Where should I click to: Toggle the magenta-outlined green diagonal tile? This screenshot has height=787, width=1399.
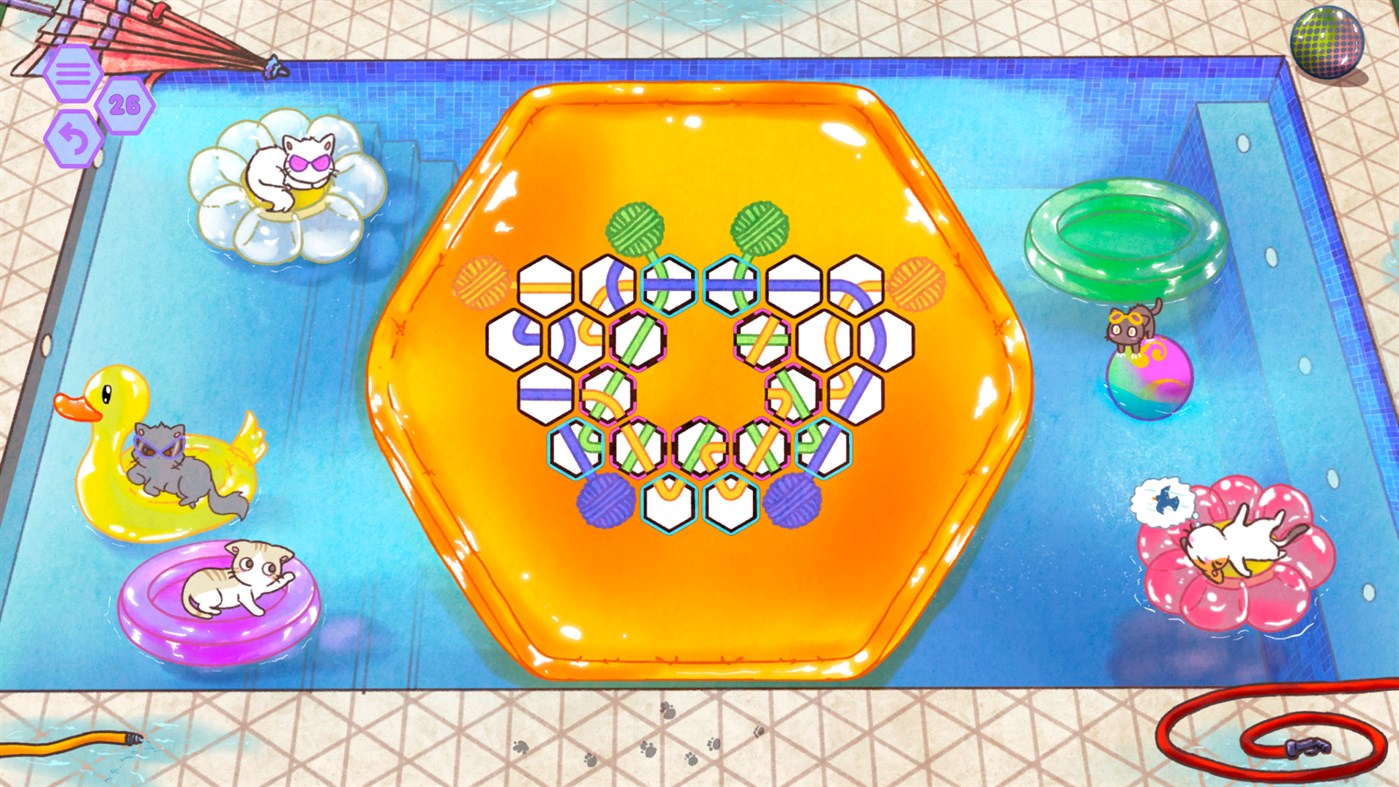[638, 342]
